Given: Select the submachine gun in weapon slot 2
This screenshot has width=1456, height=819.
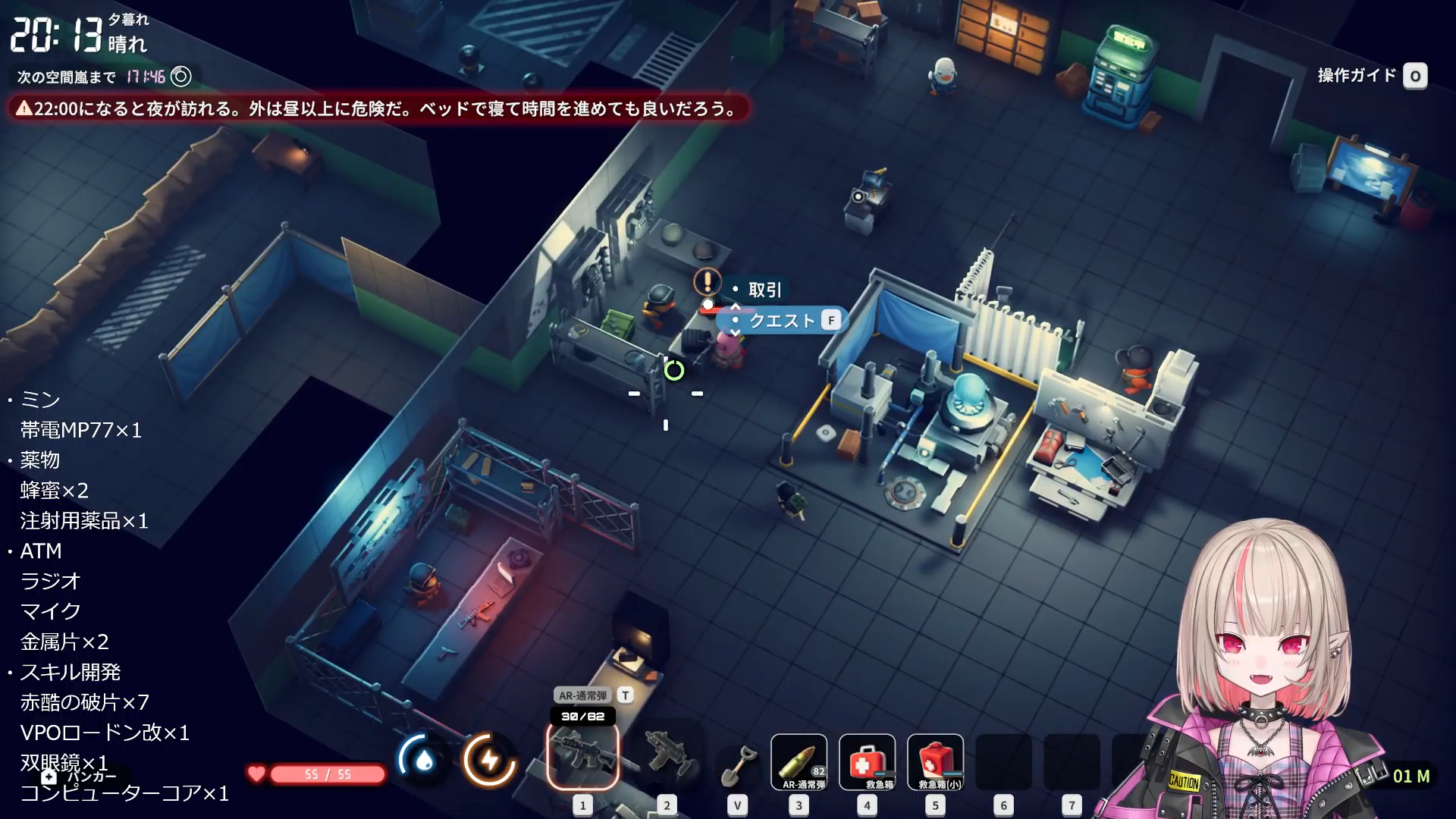Looking at the screenshot, I should (x=667, y=755).
